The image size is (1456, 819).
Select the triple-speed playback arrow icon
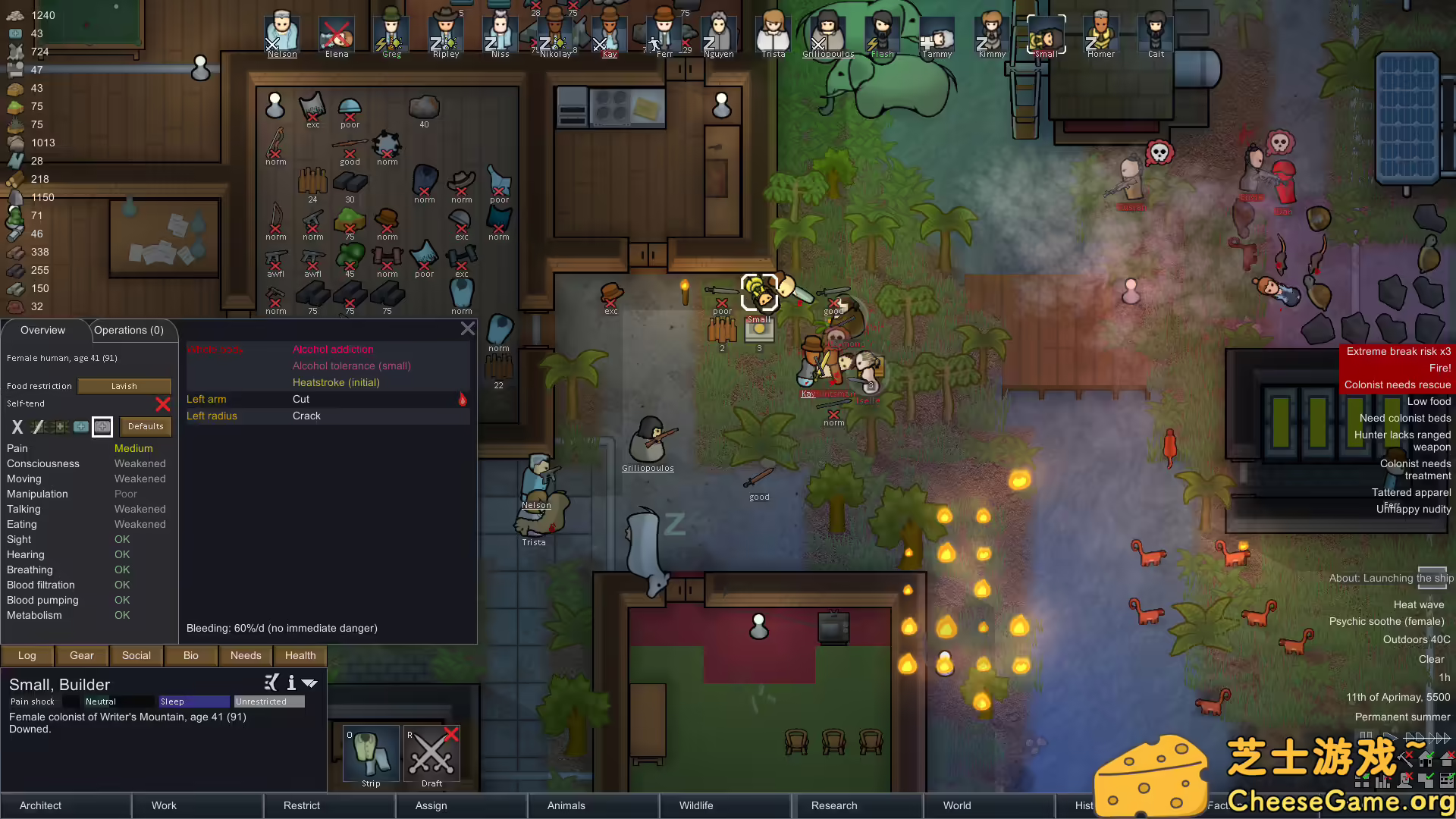click(1439, 737)
